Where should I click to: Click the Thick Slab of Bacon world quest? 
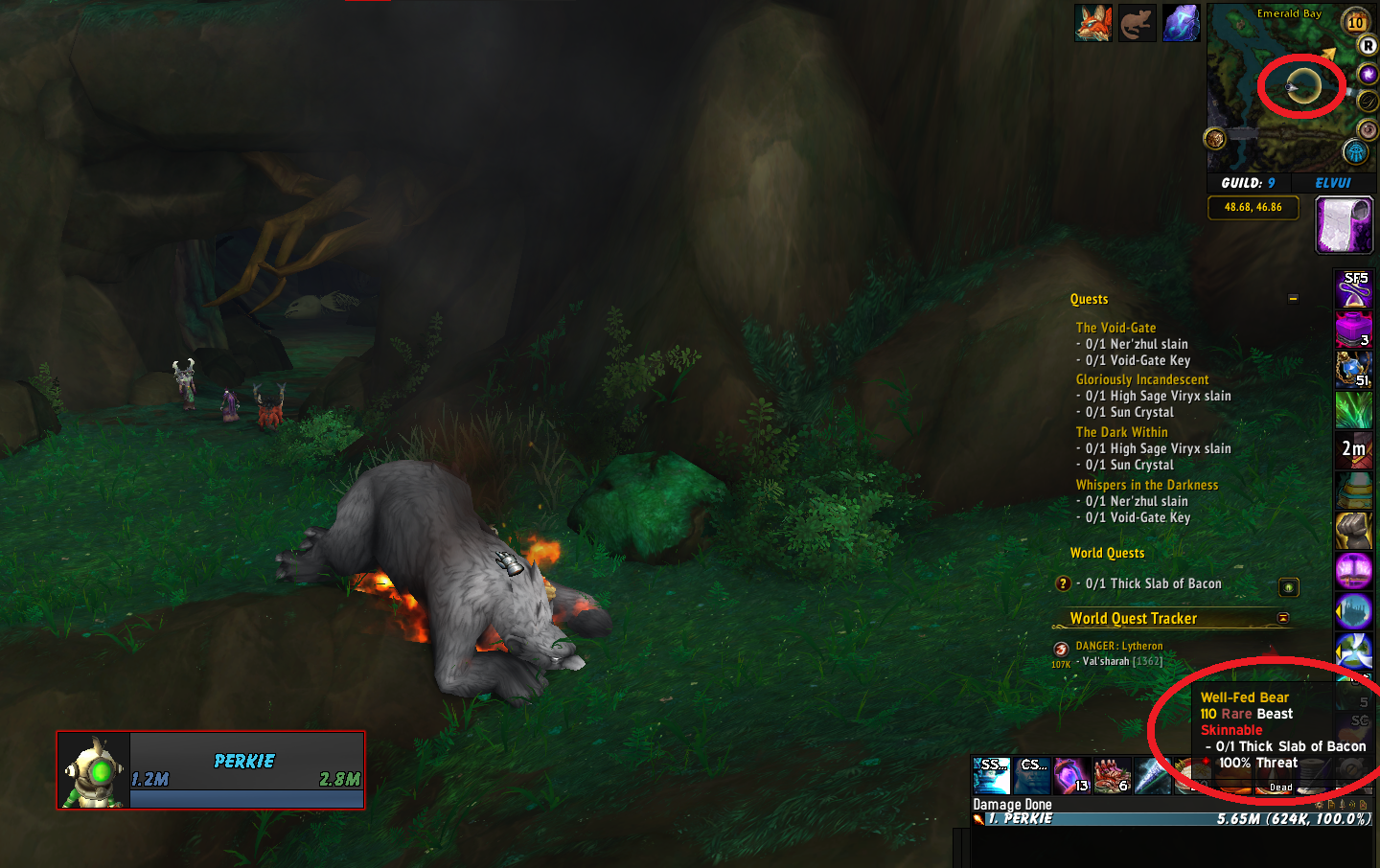[x=1153, y=583]
